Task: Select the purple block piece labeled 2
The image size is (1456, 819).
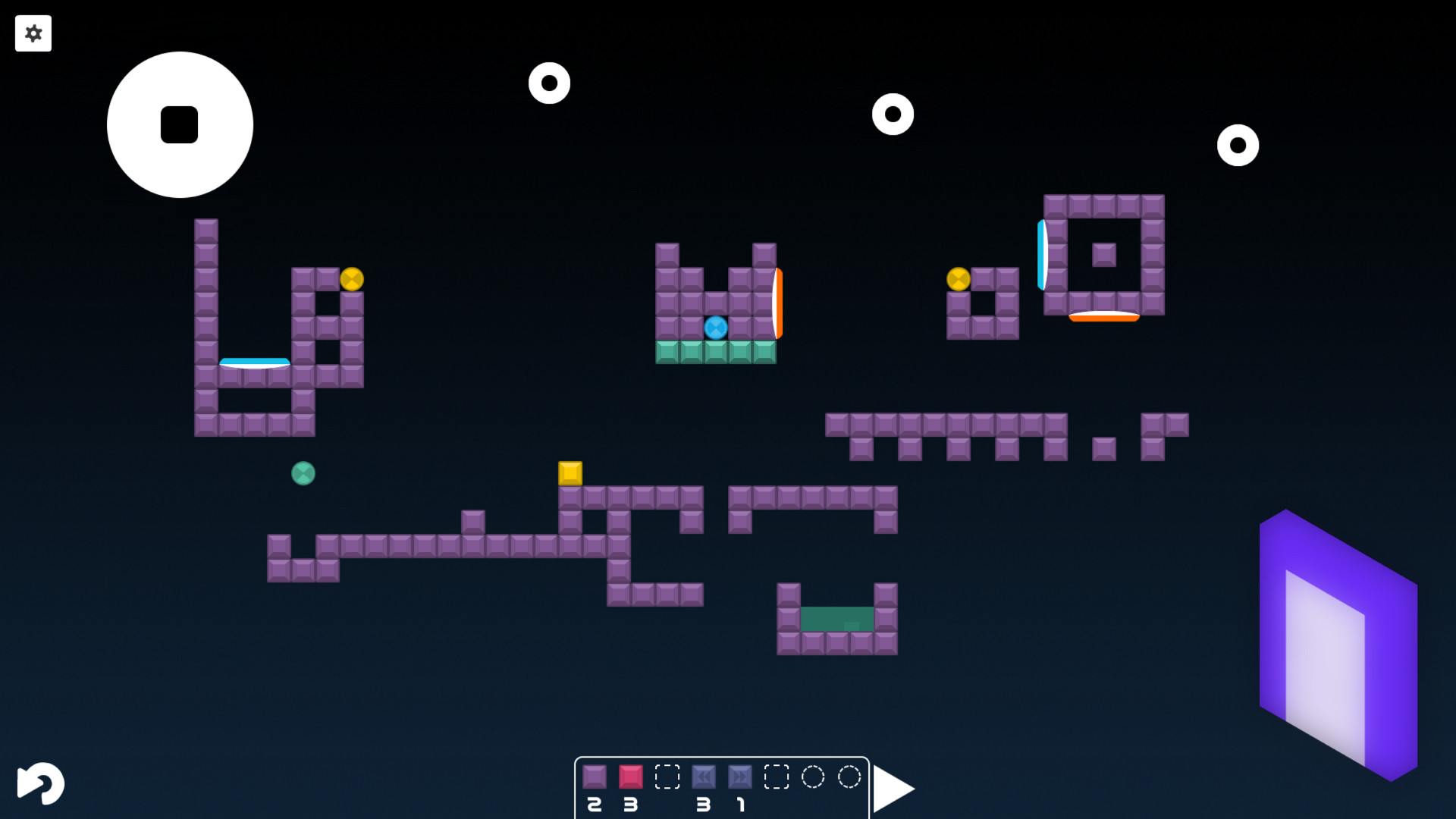Action: (x=595, y=777)
